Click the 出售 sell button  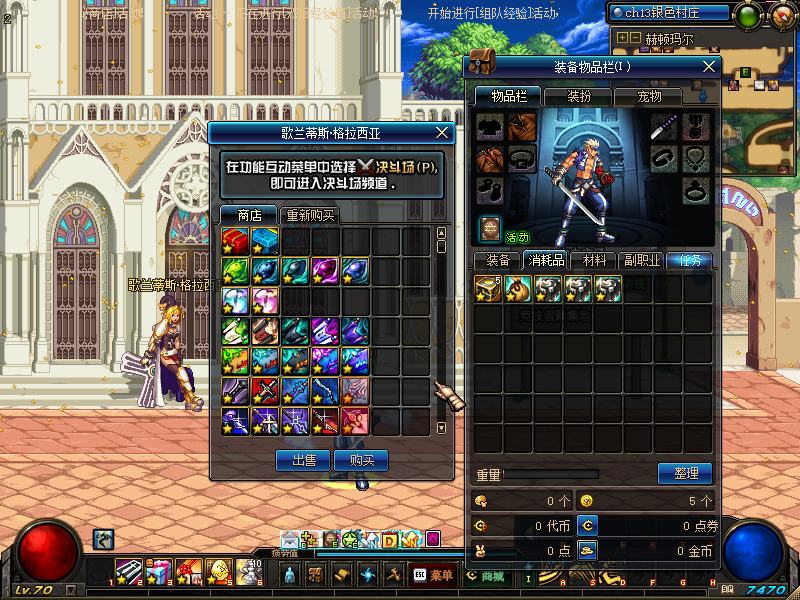[x=303, y=460]
